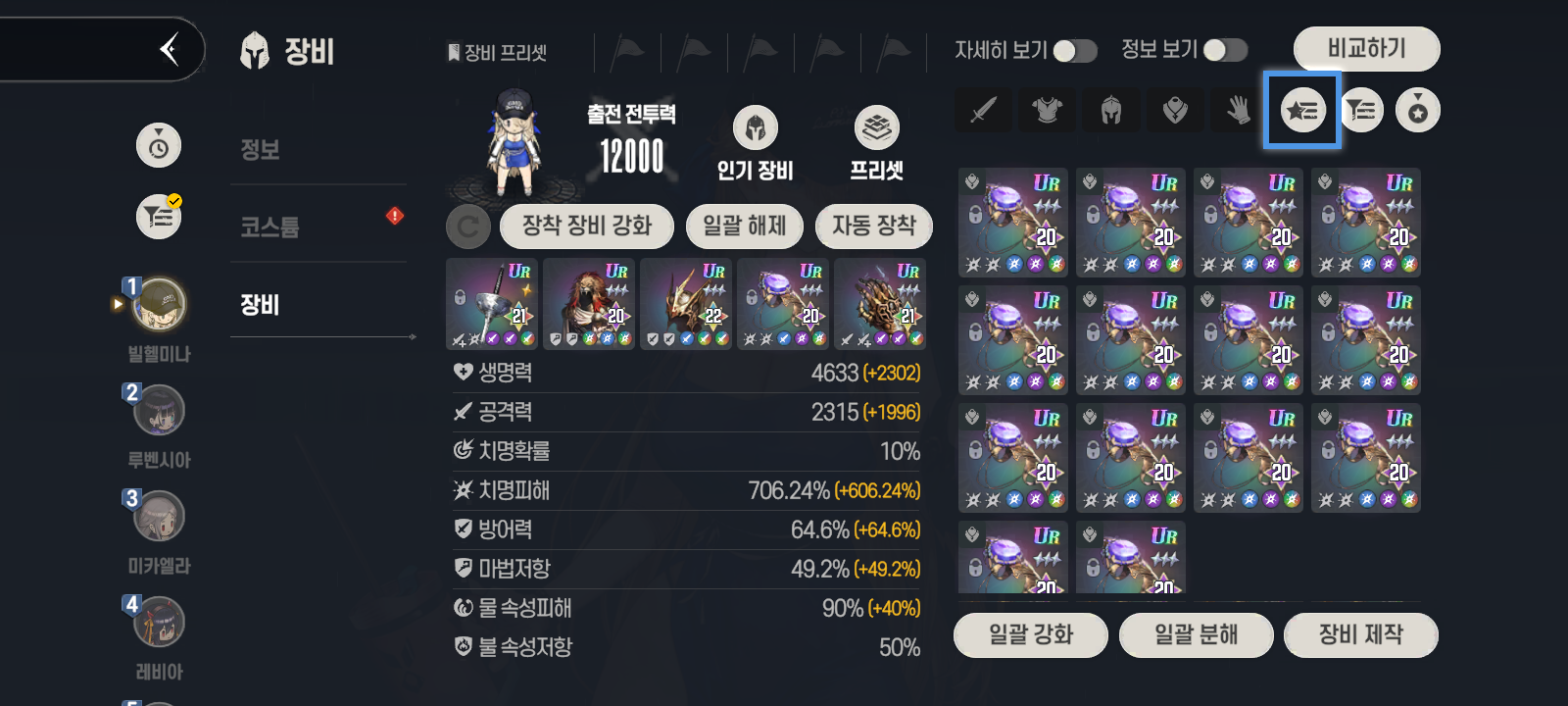1568x706 pixels.
Task: Filter inventory by sword weapon icon
Action: pos(983,111)
